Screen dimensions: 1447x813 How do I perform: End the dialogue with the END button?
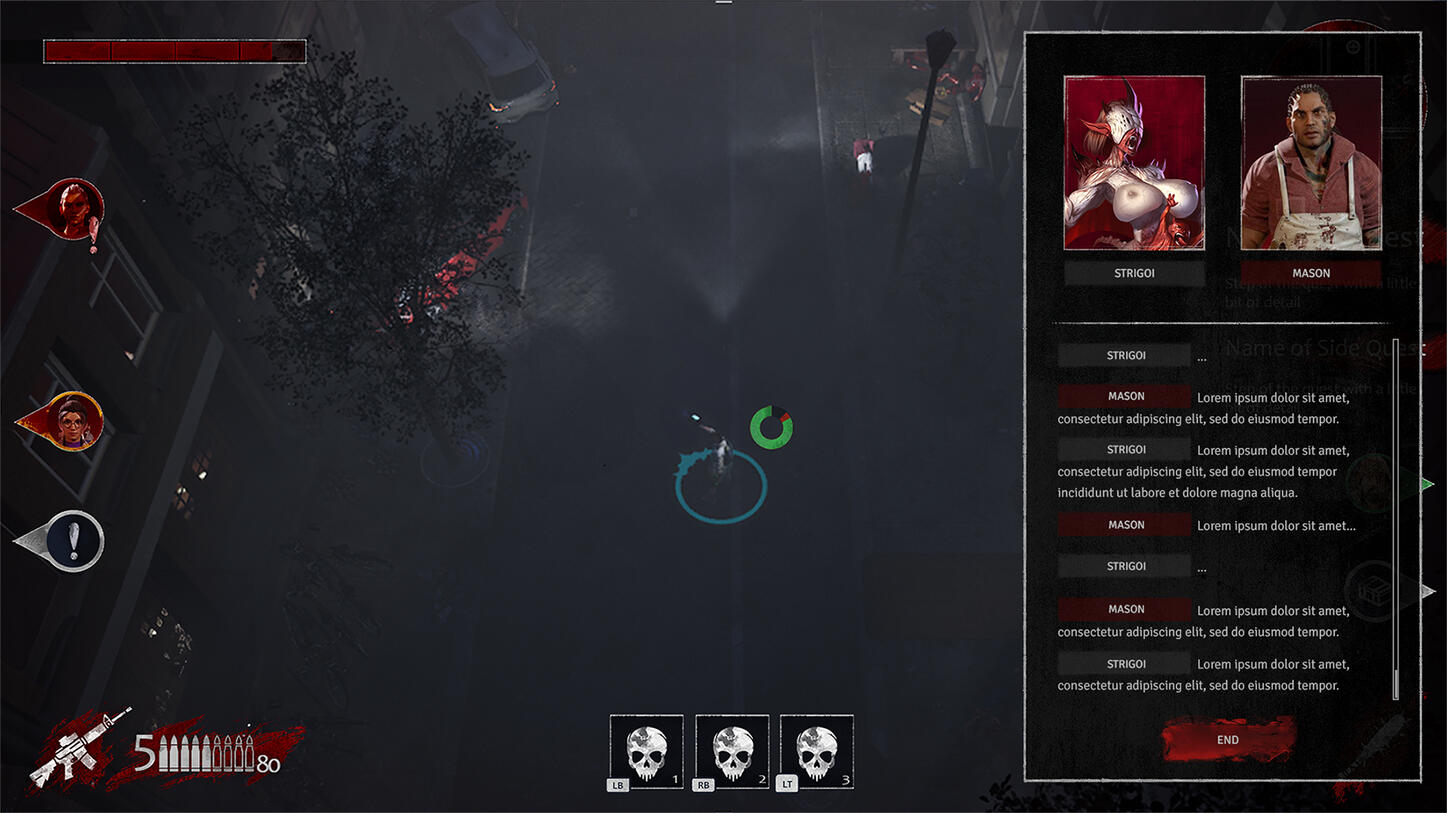(x=1228, y=740)
